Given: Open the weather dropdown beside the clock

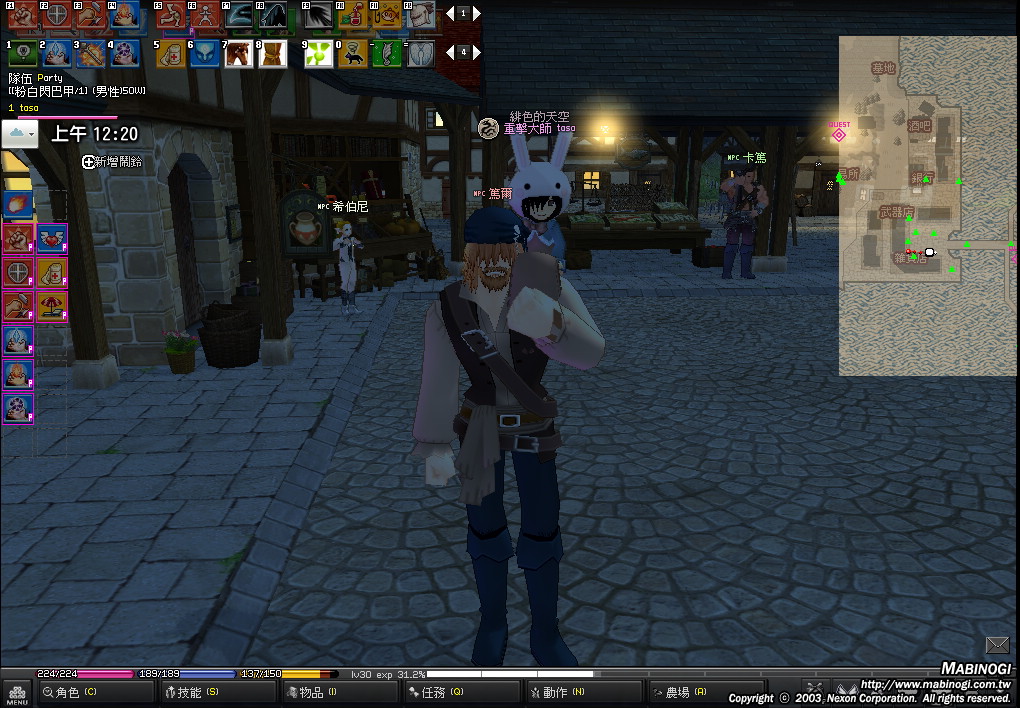Looking at the screenshot, I should point(20,134).
